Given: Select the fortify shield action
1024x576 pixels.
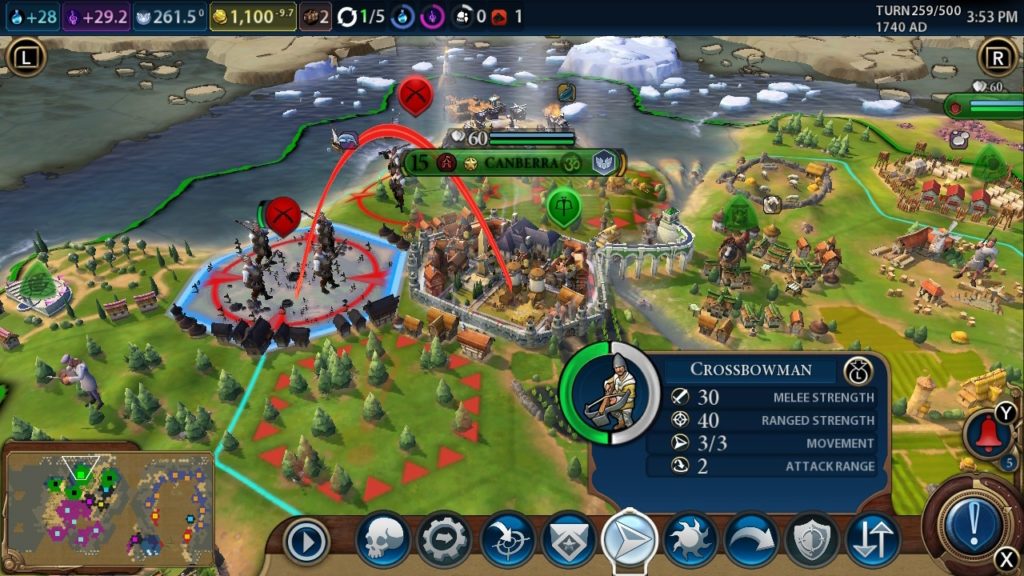Looking at the screenshot, I should (x=813, y=540).
